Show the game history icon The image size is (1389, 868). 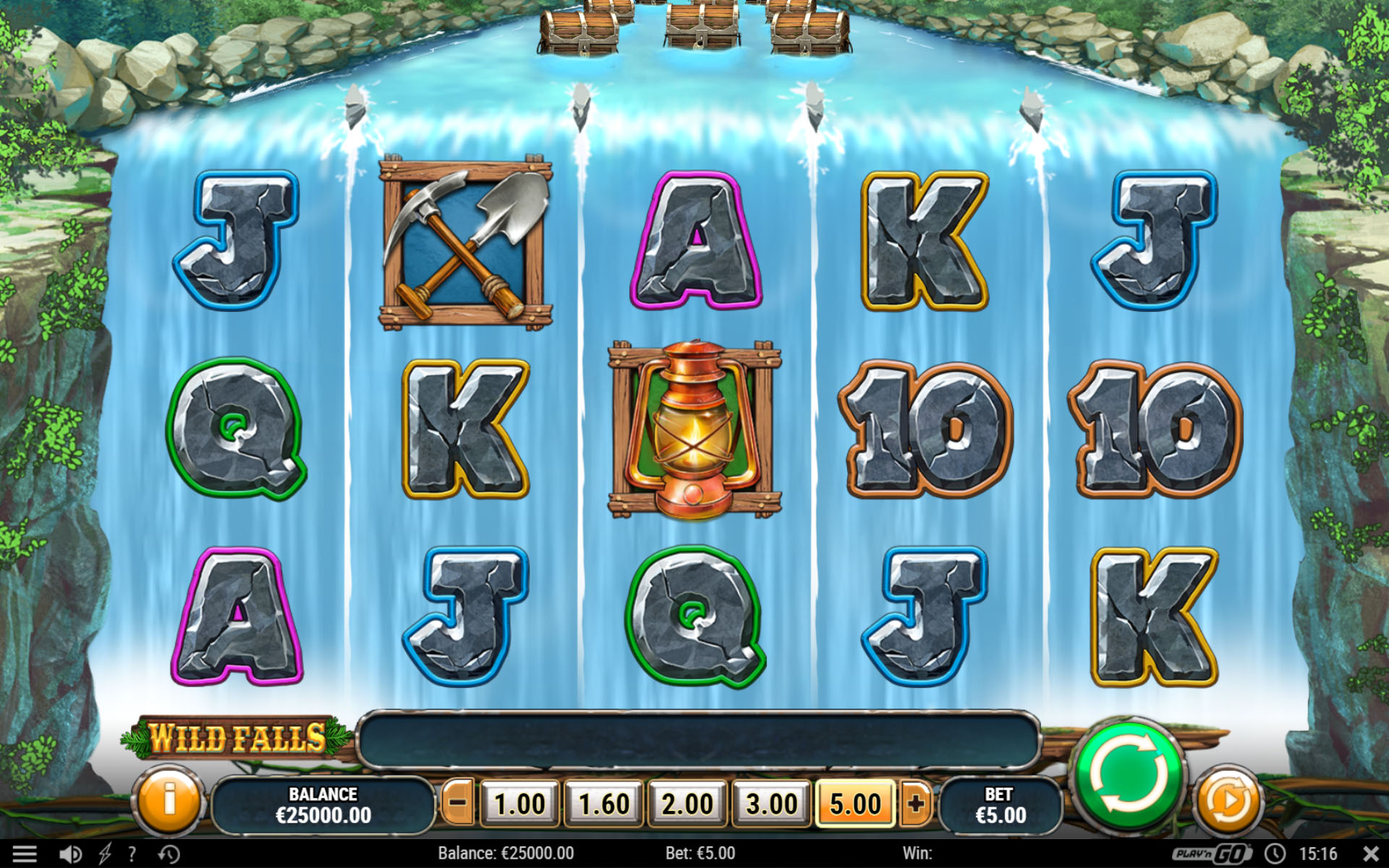[169, 854]
